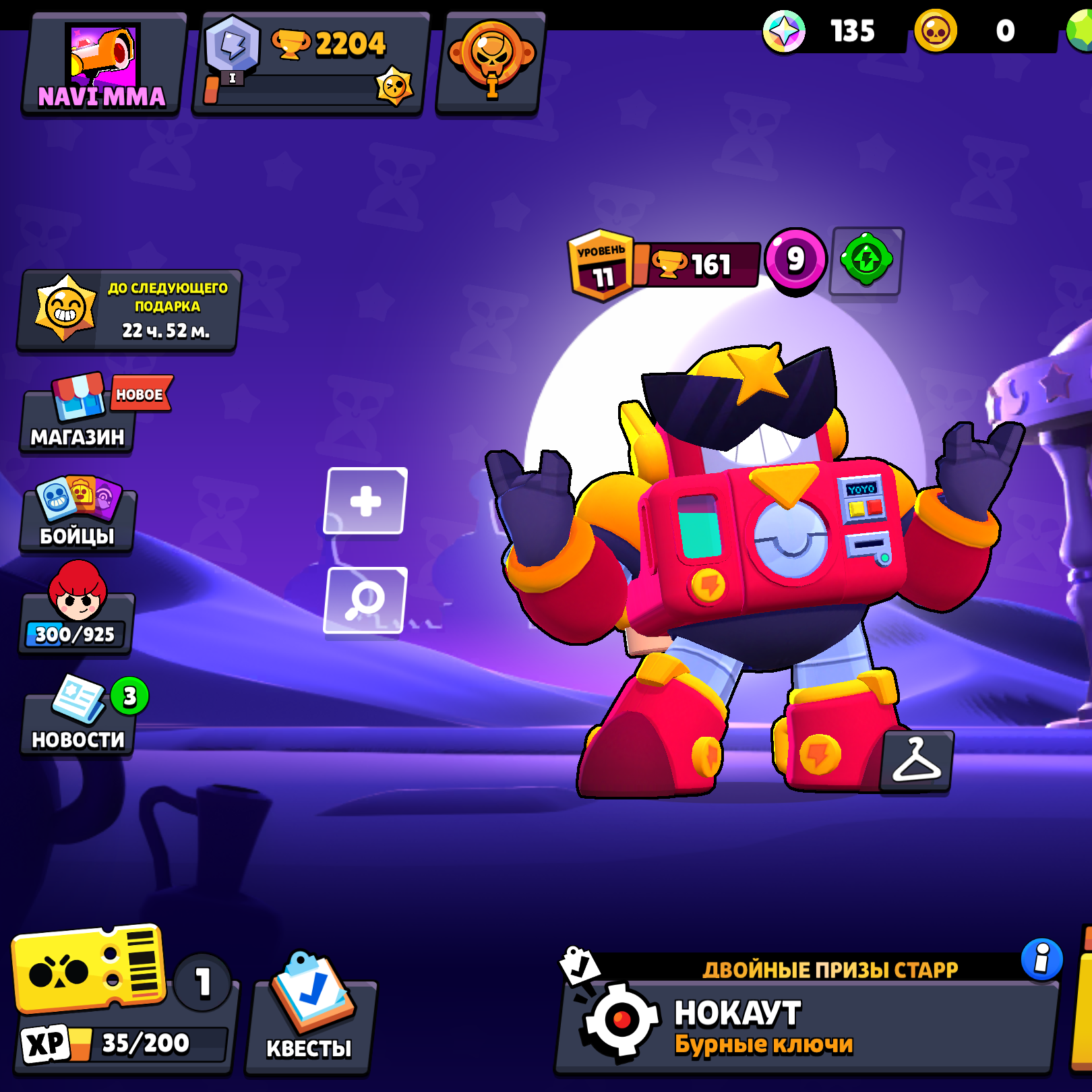Open the yellow Brawl Pass ticket

pos(89,968)
